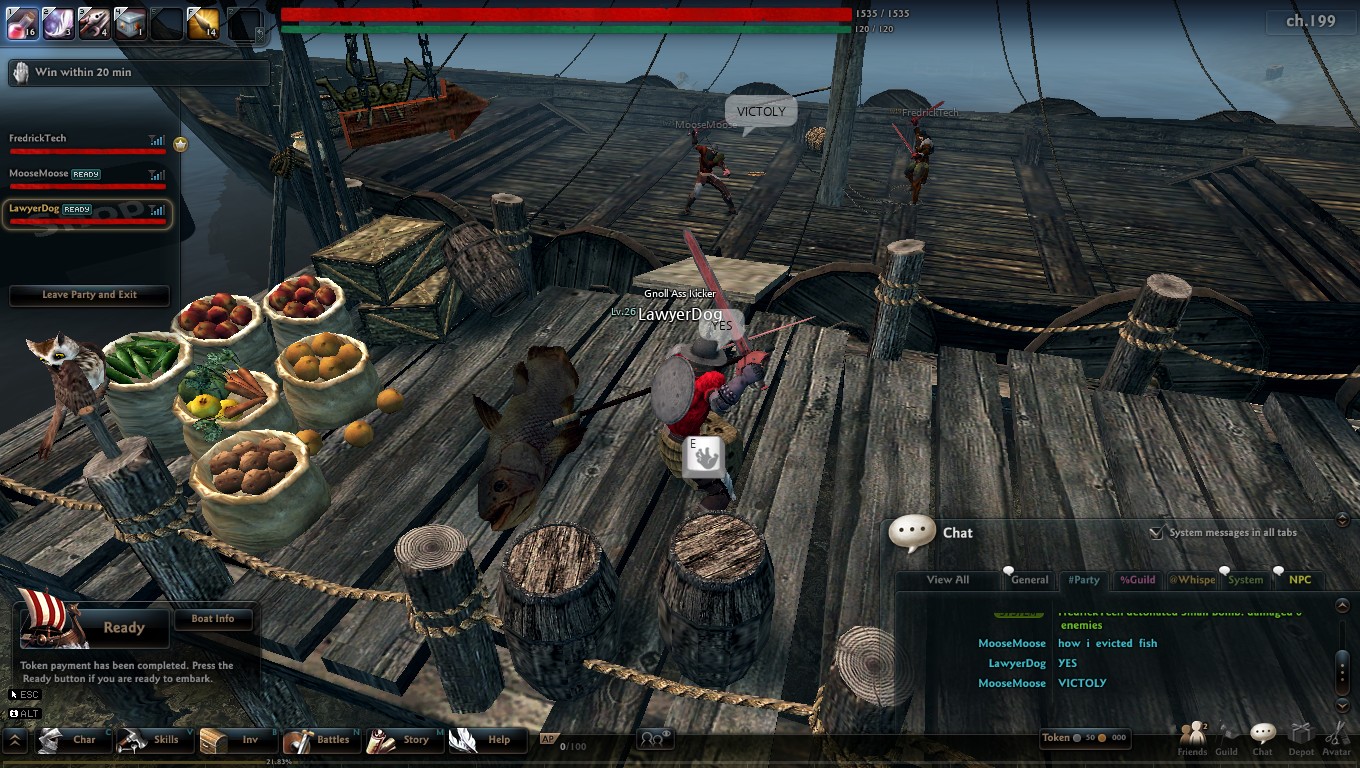Screen dimensions: 1360x768
Task: Open the Depot gift box
Action: pos(1300,738)
